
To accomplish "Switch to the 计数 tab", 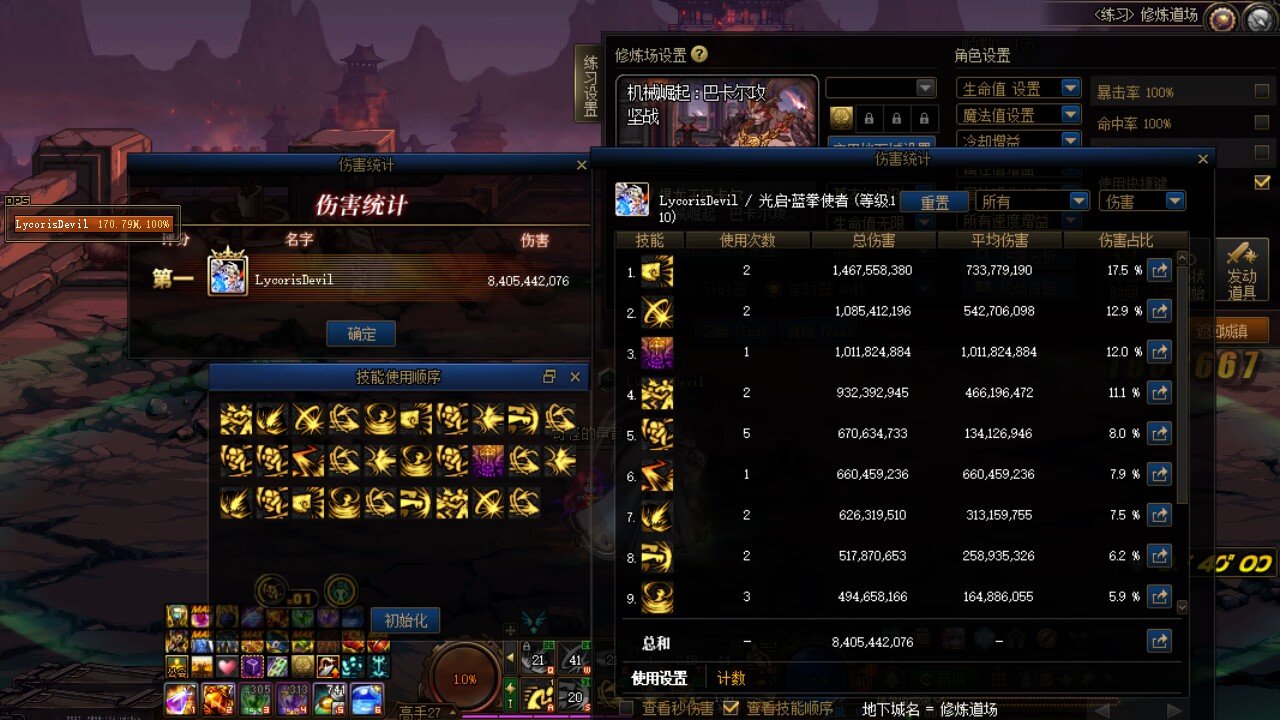I will pyautogui.click(x=734, y=677).
